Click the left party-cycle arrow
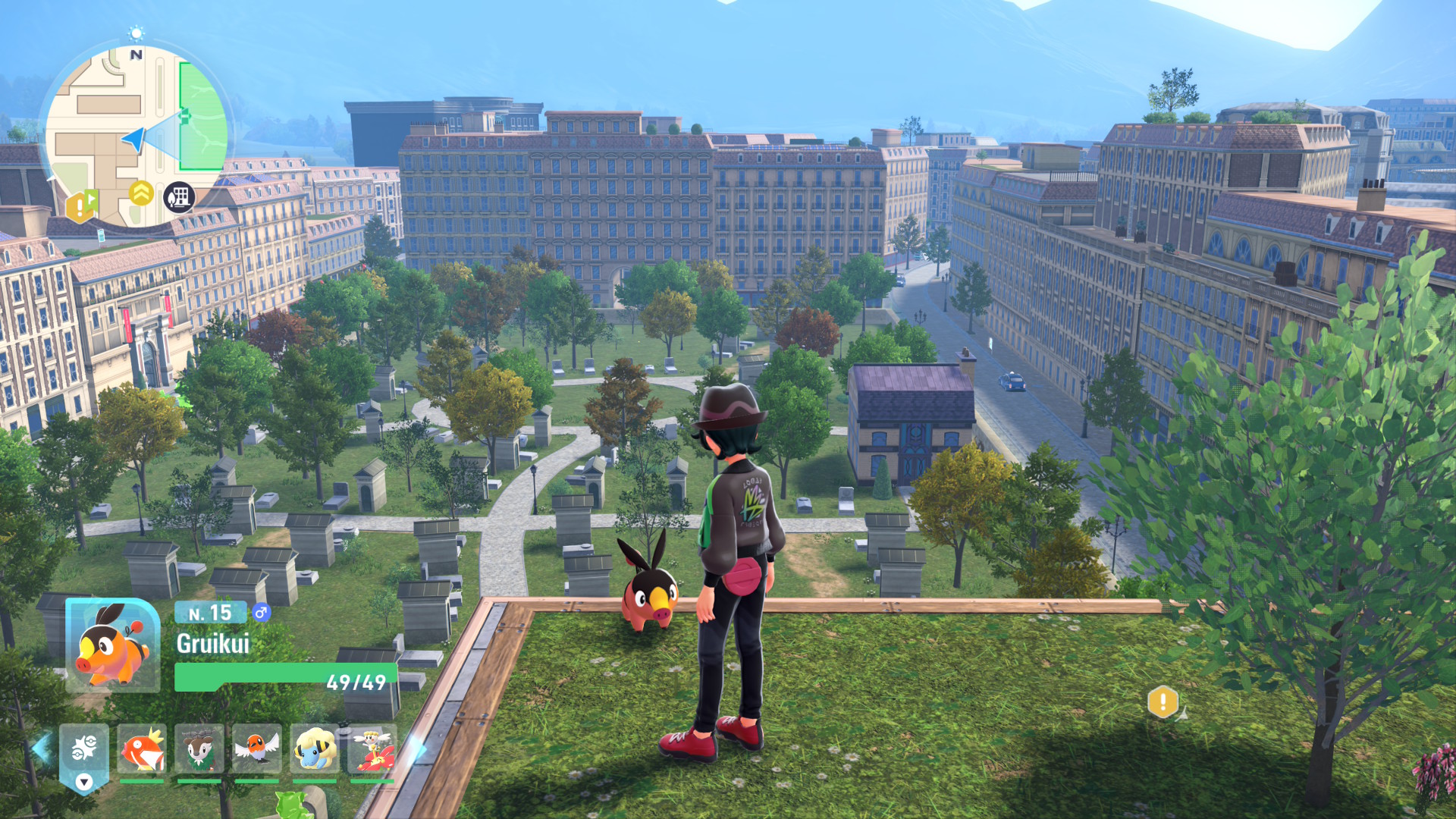1456x819 pixels. [x=41, y=747]
